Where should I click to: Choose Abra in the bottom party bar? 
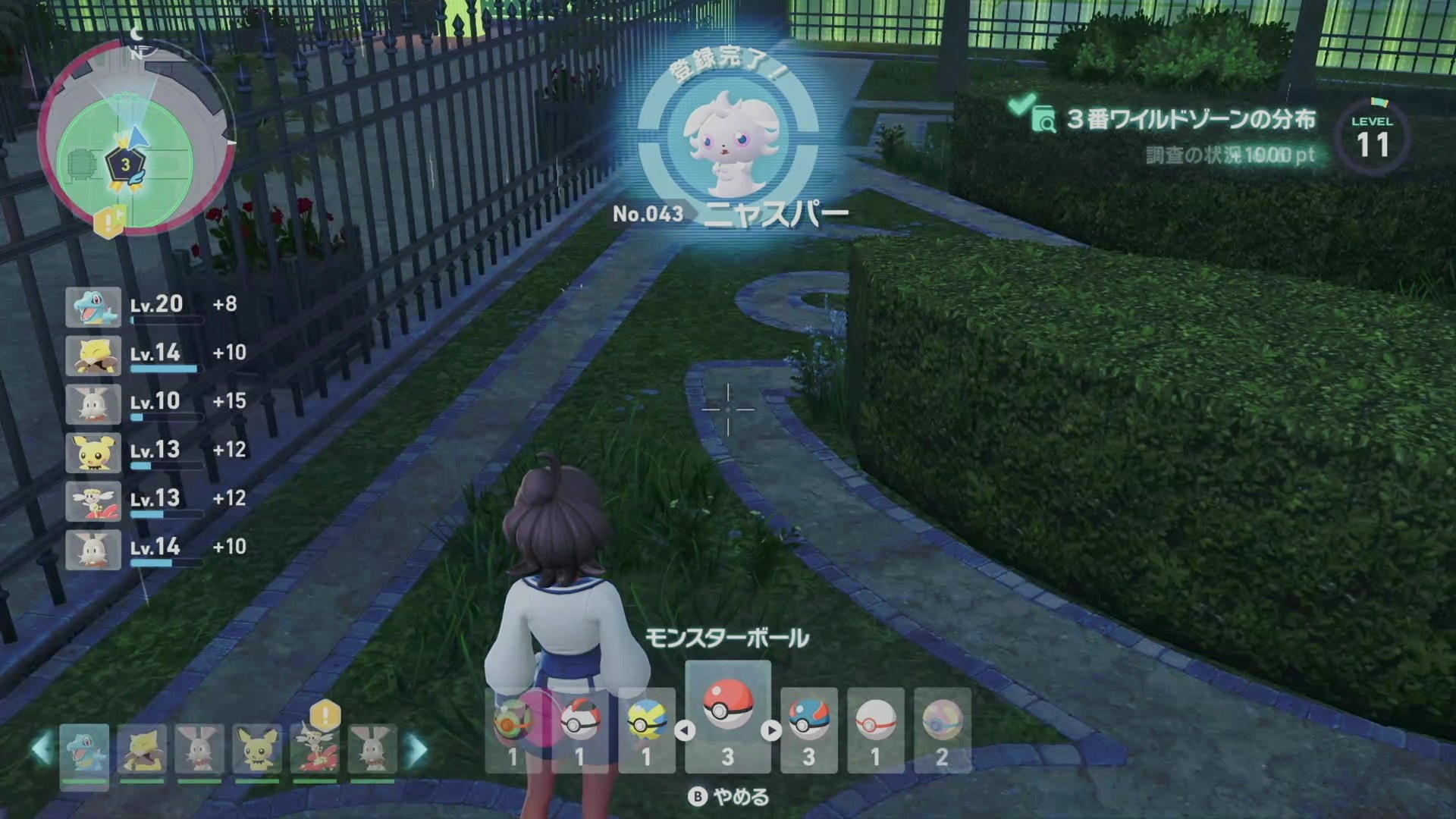pos(142,752)
